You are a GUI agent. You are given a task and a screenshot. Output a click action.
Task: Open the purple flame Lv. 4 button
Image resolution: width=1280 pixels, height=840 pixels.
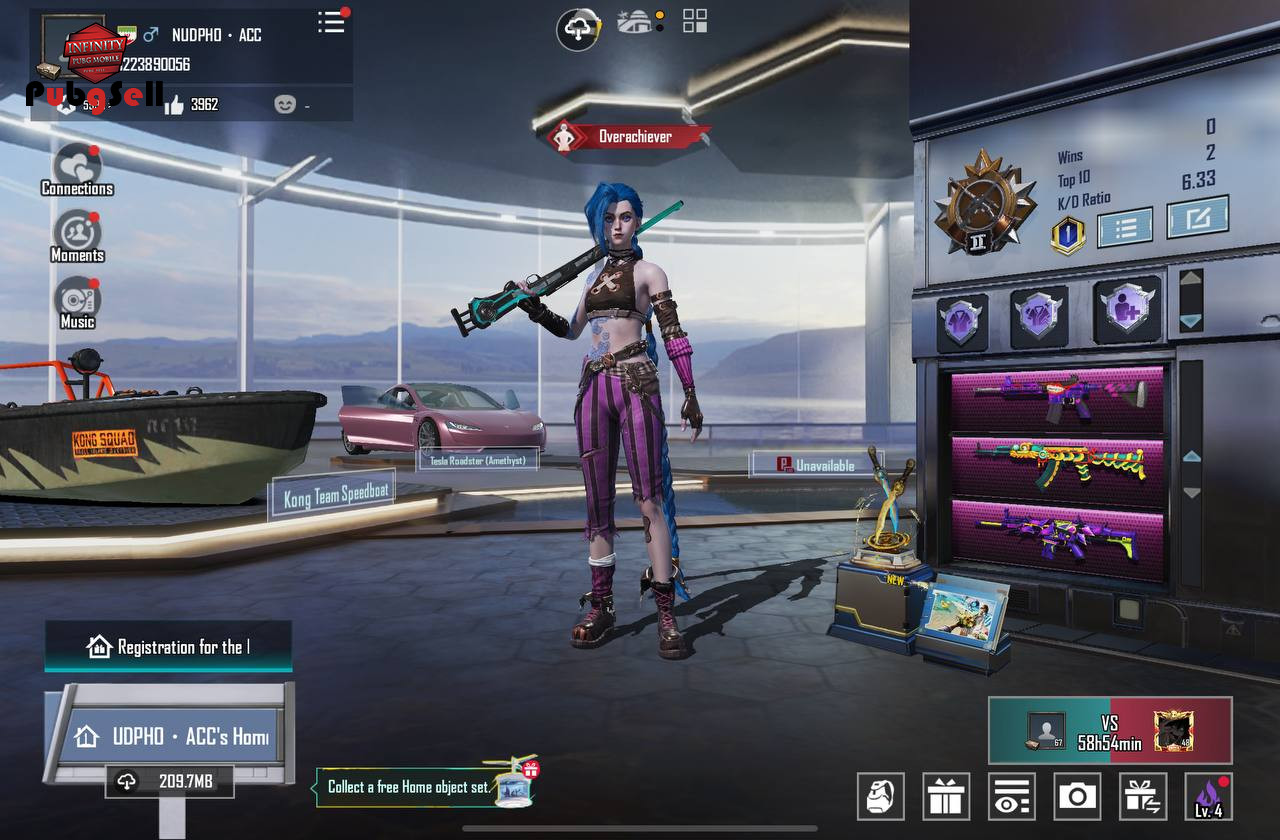[x=1208, y=797]
